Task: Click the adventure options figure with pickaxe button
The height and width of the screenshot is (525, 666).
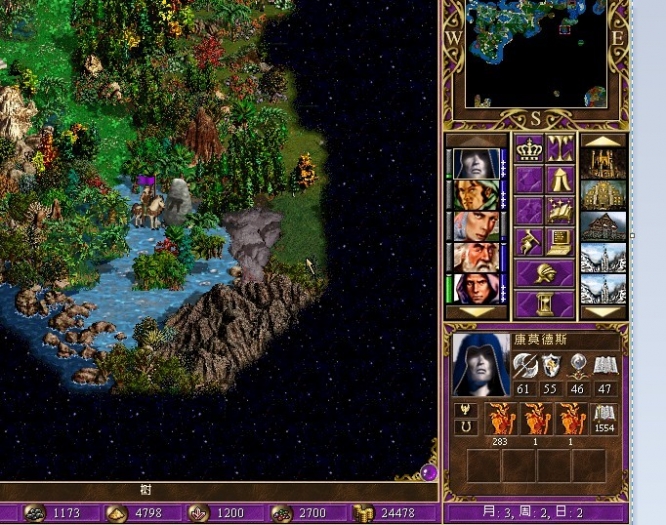Action: point(529,241)
